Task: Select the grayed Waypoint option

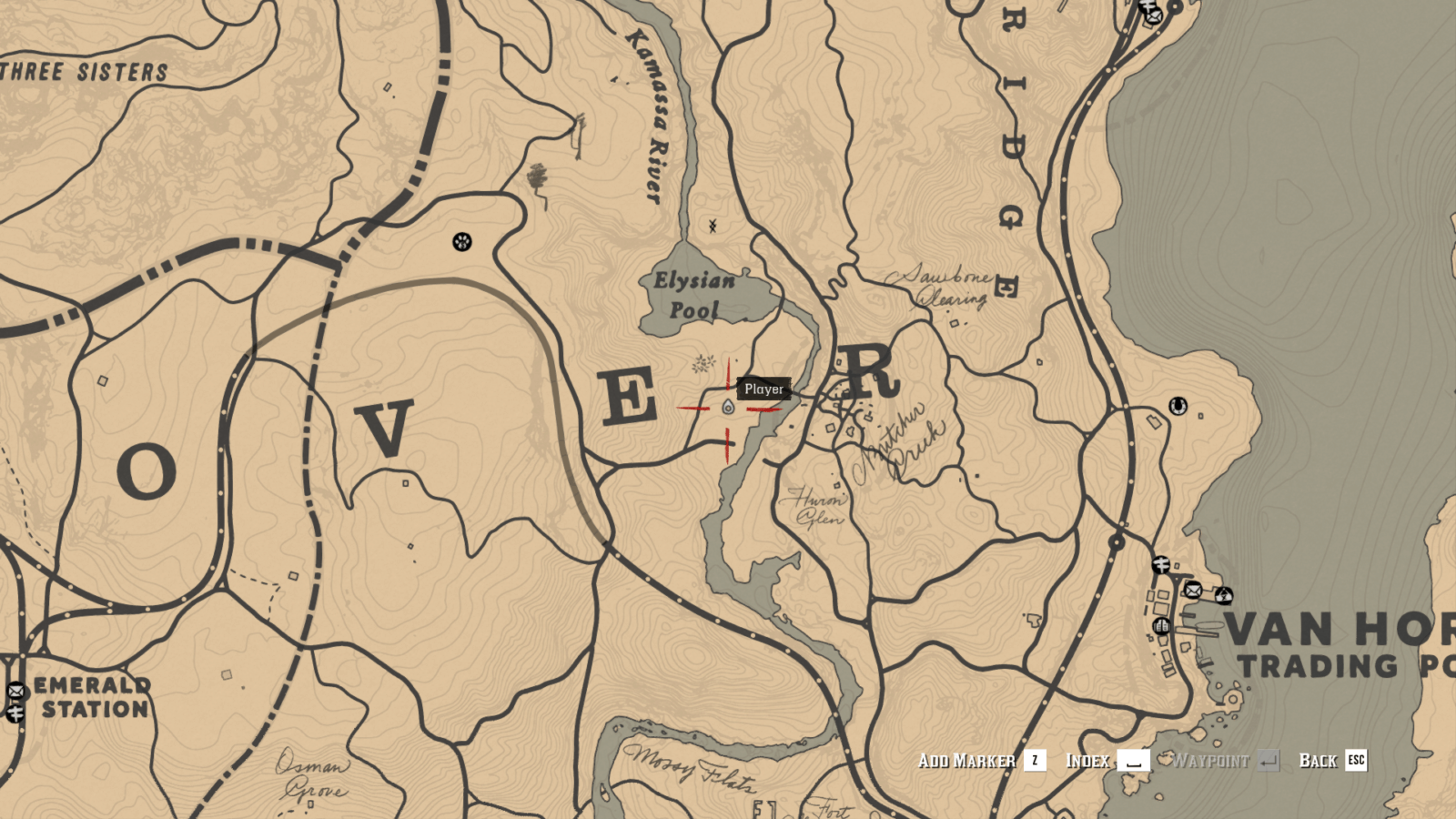Action: coord(1210,761)
